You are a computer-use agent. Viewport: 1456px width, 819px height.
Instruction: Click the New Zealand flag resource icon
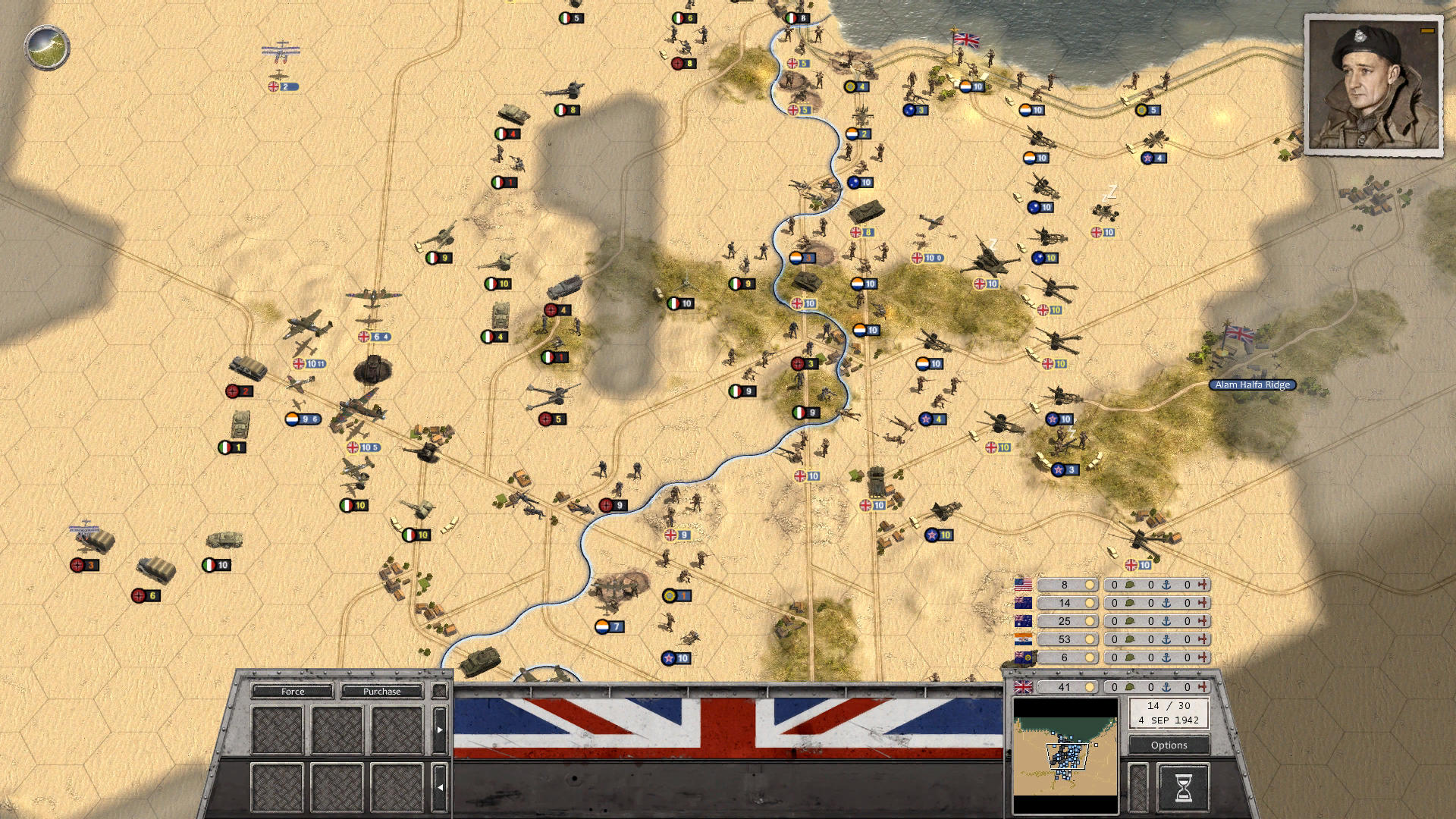pos(1022,603)
